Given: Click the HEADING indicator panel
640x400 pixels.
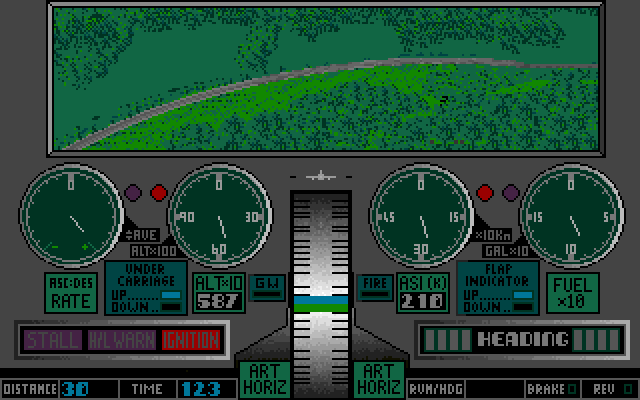Looking at the screenshot, I should click(x=521, y=339).
